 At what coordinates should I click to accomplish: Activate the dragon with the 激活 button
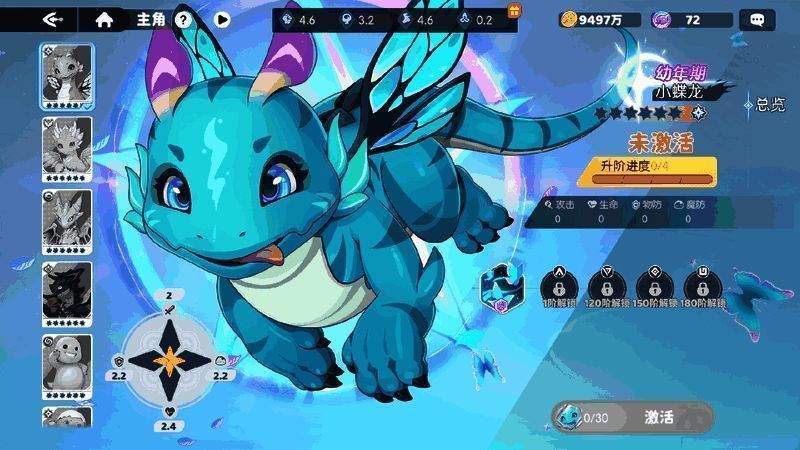pos(658,417)
